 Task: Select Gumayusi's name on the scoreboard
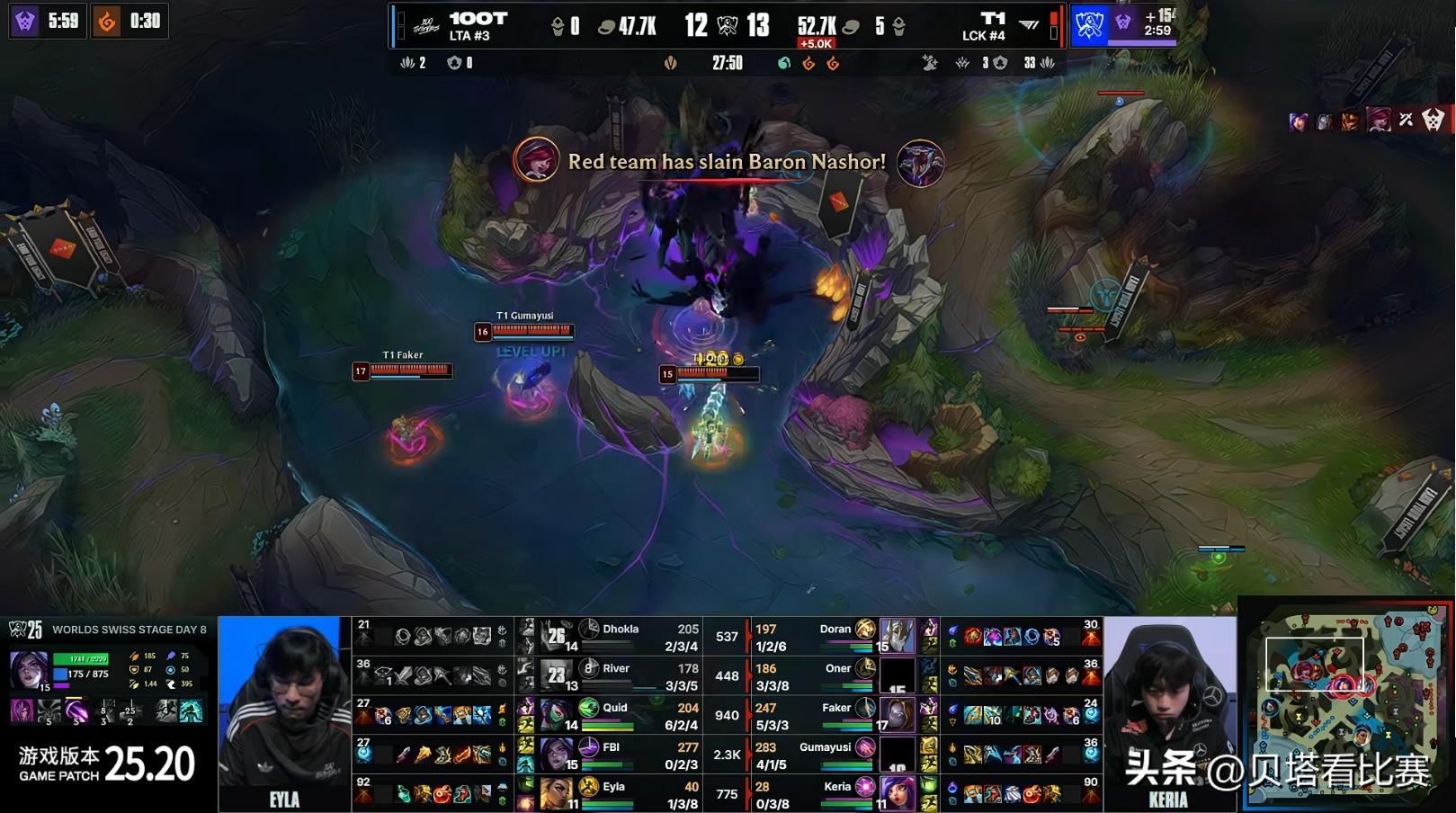[x=825, y=747]
